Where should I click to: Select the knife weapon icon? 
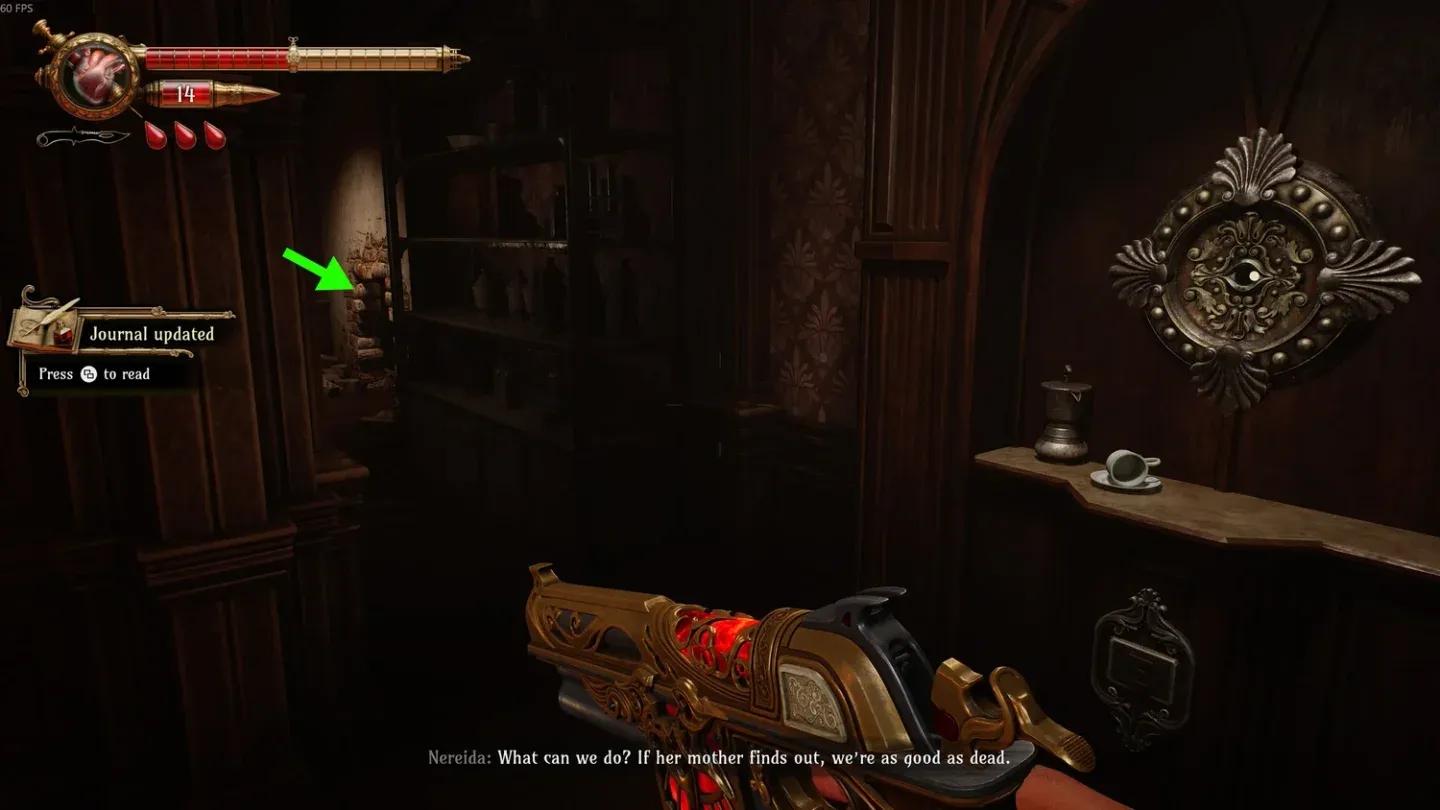(x=83, y=136)
